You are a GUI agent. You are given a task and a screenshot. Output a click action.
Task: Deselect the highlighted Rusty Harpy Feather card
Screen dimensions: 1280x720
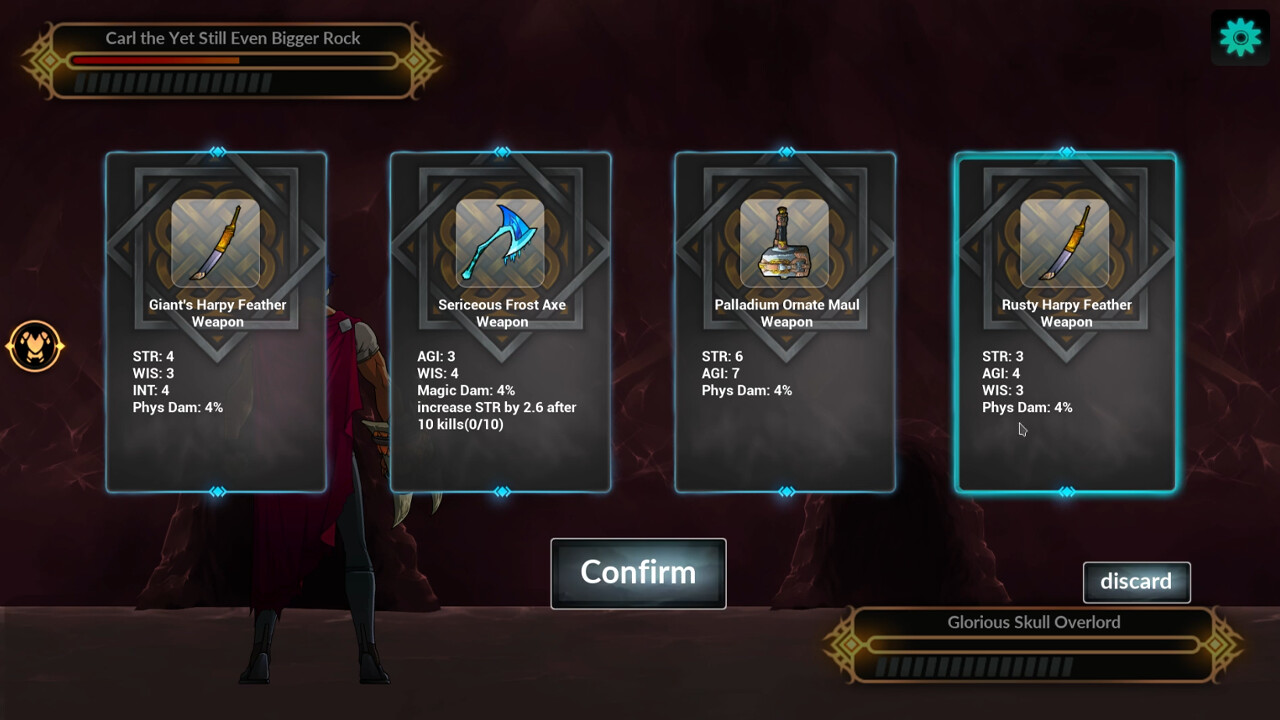[1065, 460]
